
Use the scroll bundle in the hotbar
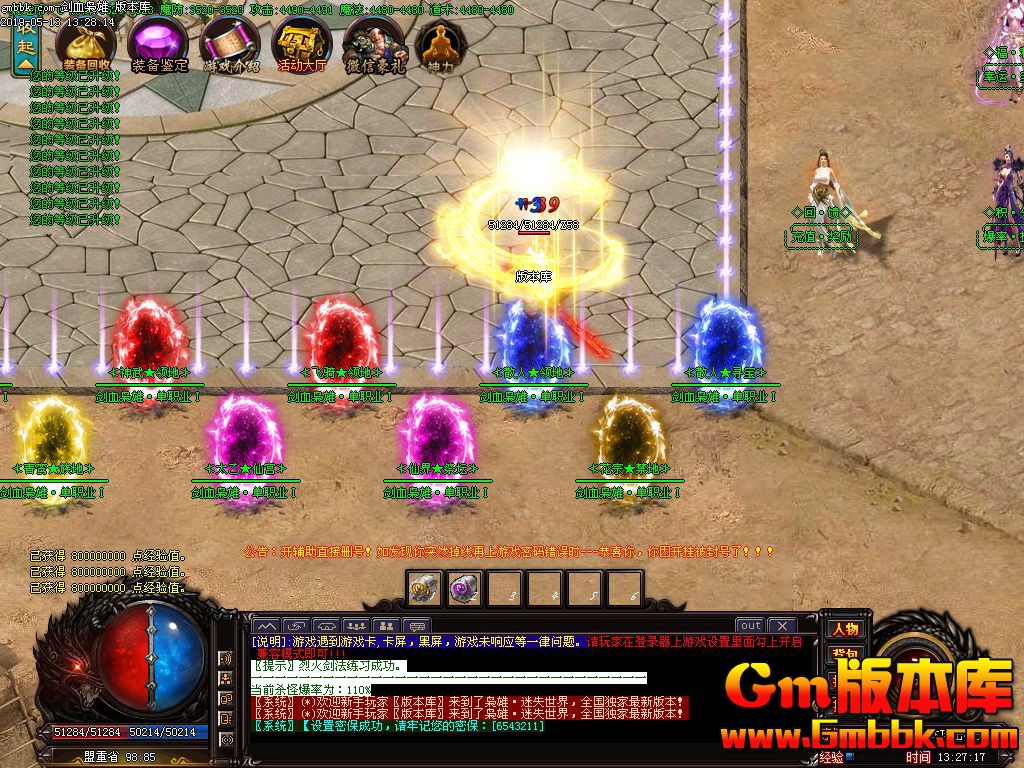424,587
